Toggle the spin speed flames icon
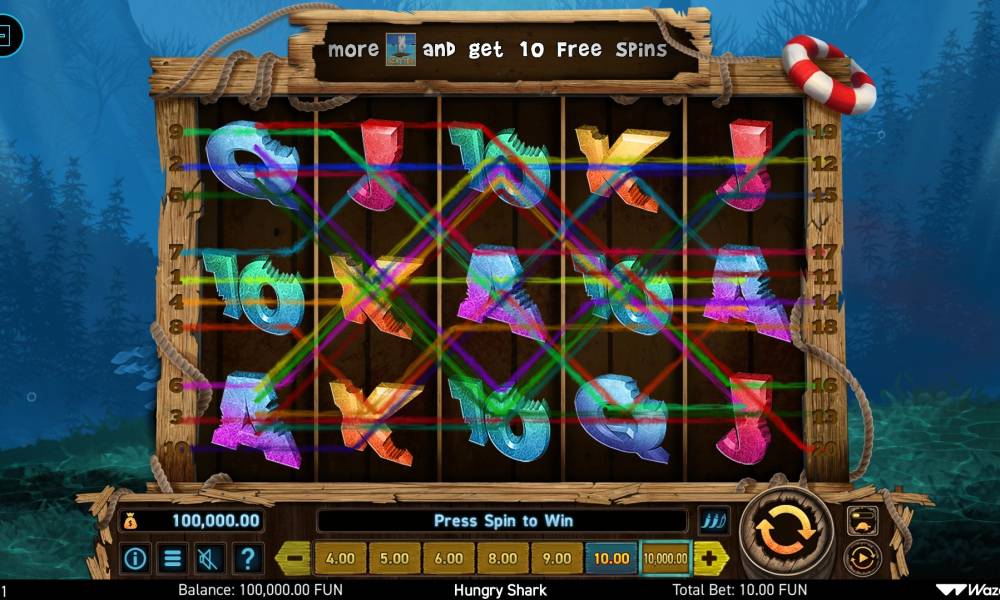 pyautogui.click(x=714, y=520)
